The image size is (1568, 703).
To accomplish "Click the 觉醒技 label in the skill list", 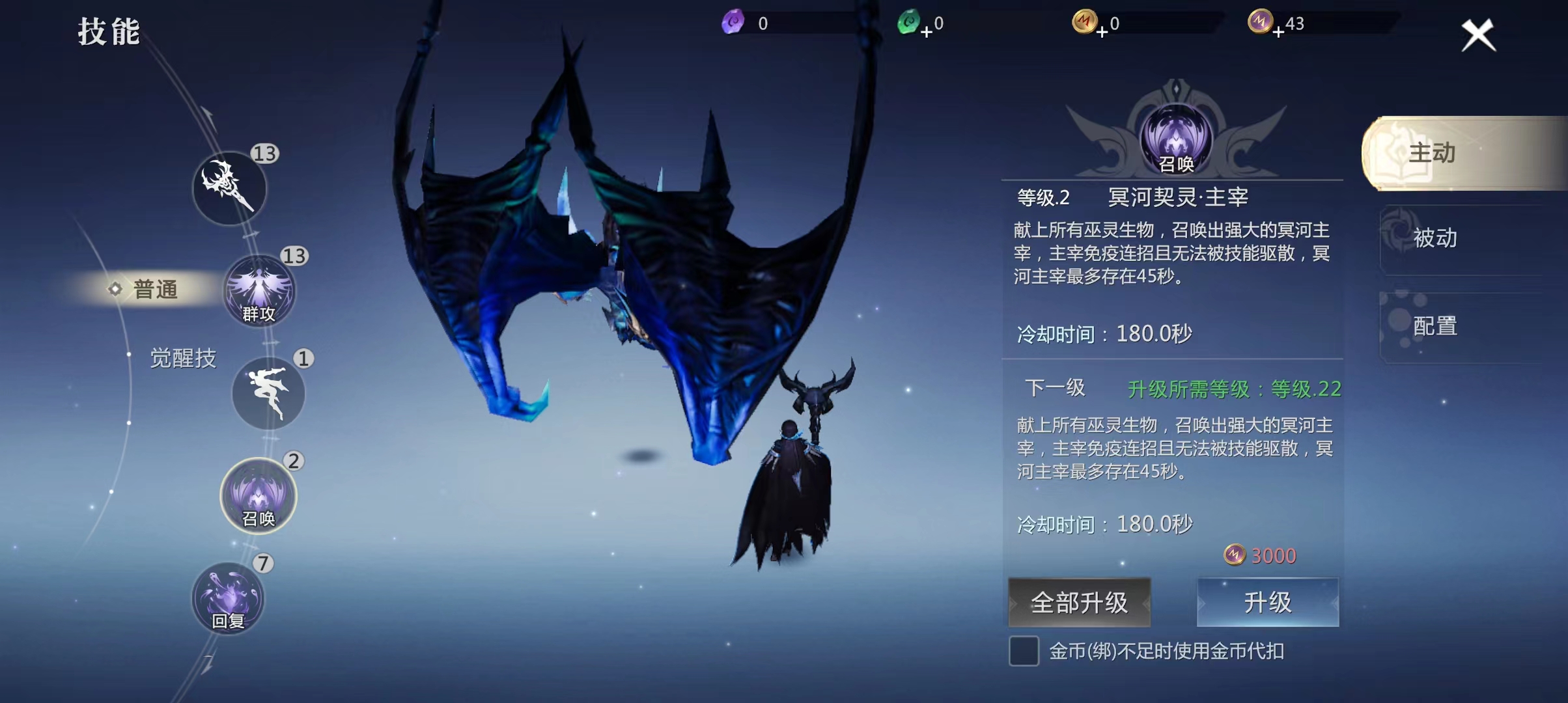I will pyautogui.click(x=184, y=358).
